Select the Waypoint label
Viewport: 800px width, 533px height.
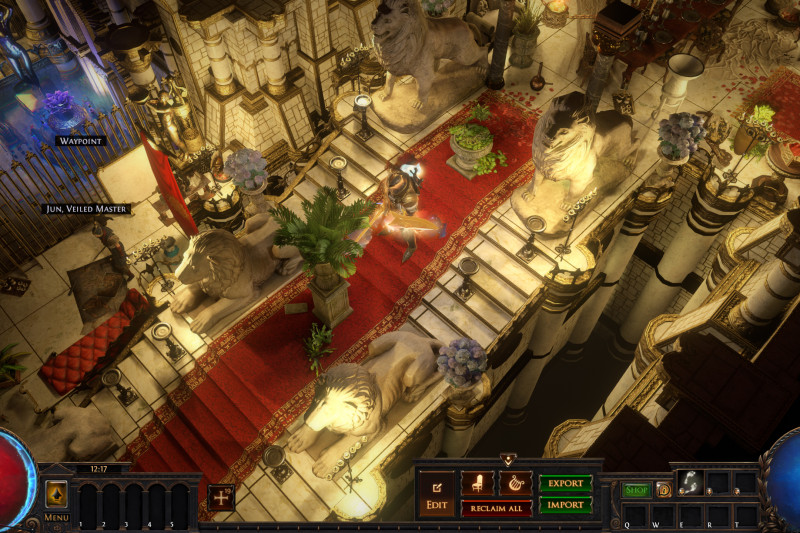pos(80,141)
